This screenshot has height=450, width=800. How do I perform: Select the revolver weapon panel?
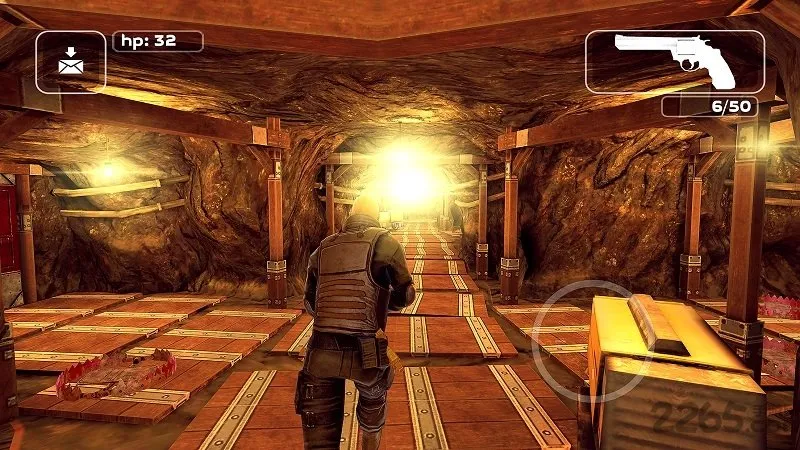coord(674,61)
